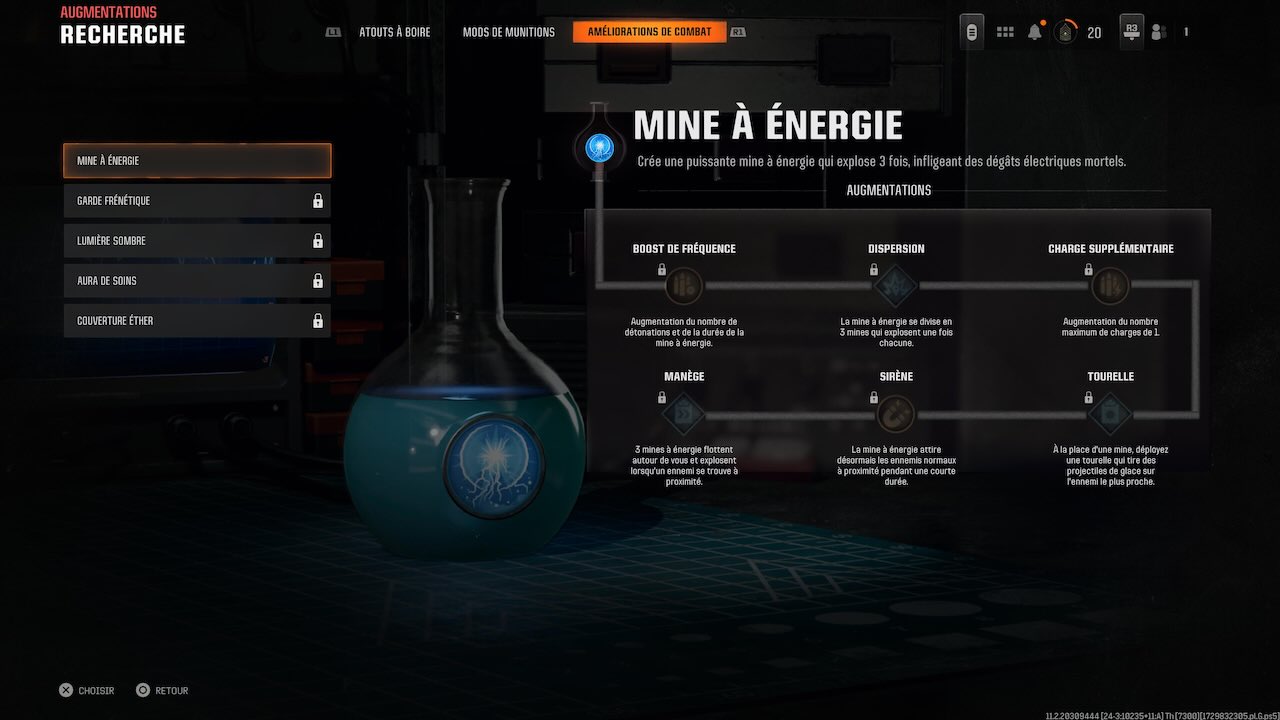The height and width of the screenshot is (720, 1280).
Task: Click the Boost de fréquence augment icon
Action: click(x=684, y=286)
